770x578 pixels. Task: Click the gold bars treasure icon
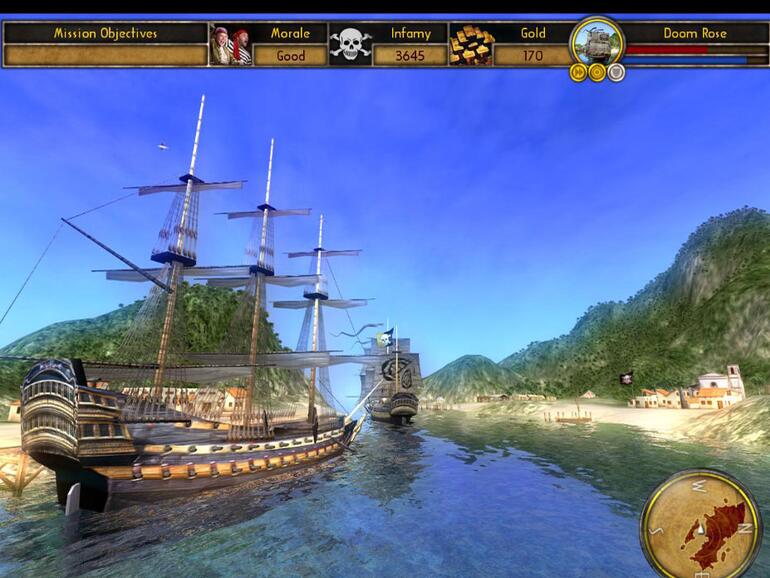(x=470, y=45)
